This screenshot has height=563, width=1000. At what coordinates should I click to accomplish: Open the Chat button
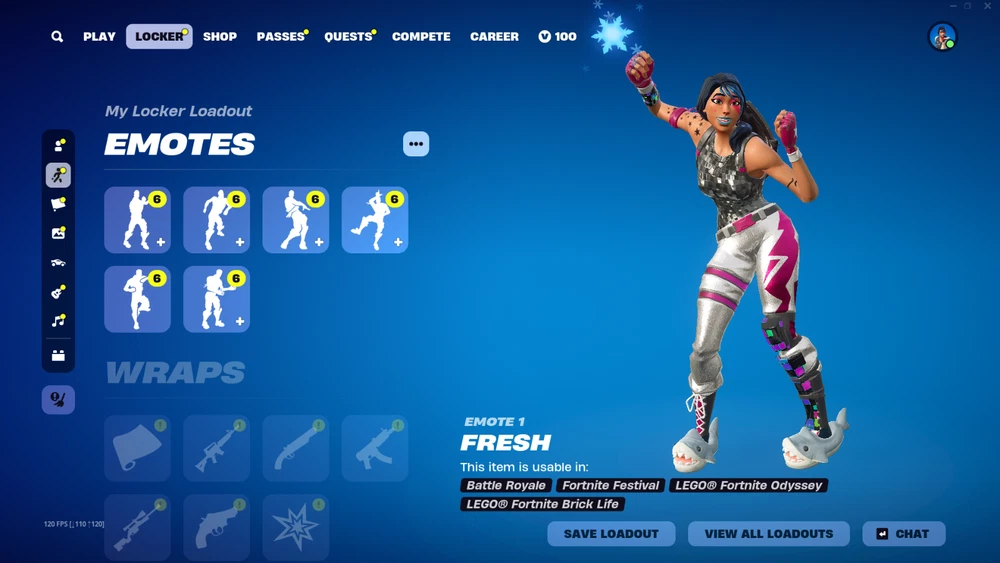click(x=903, y=534)
